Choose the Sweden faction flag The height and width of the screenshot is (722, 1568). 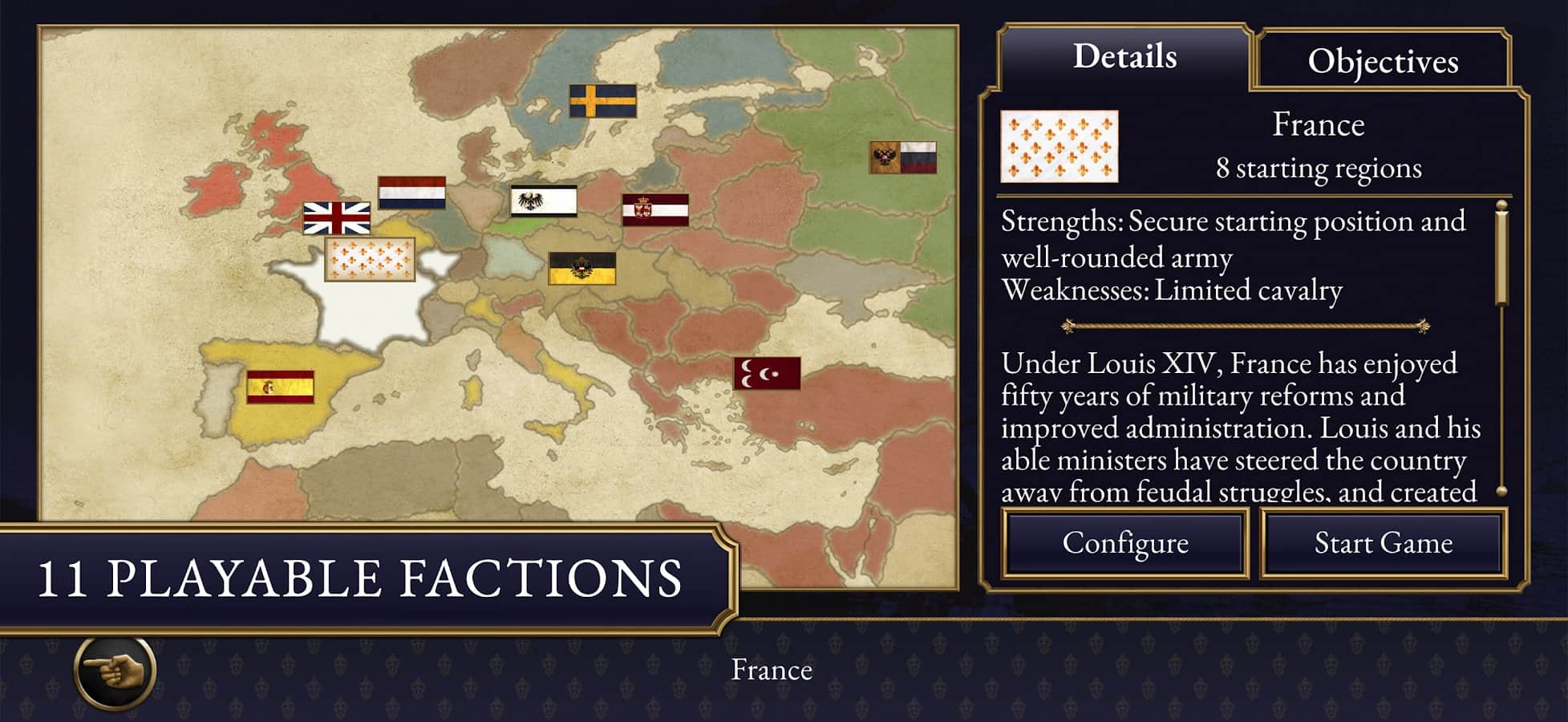click(x=602, y=101)
